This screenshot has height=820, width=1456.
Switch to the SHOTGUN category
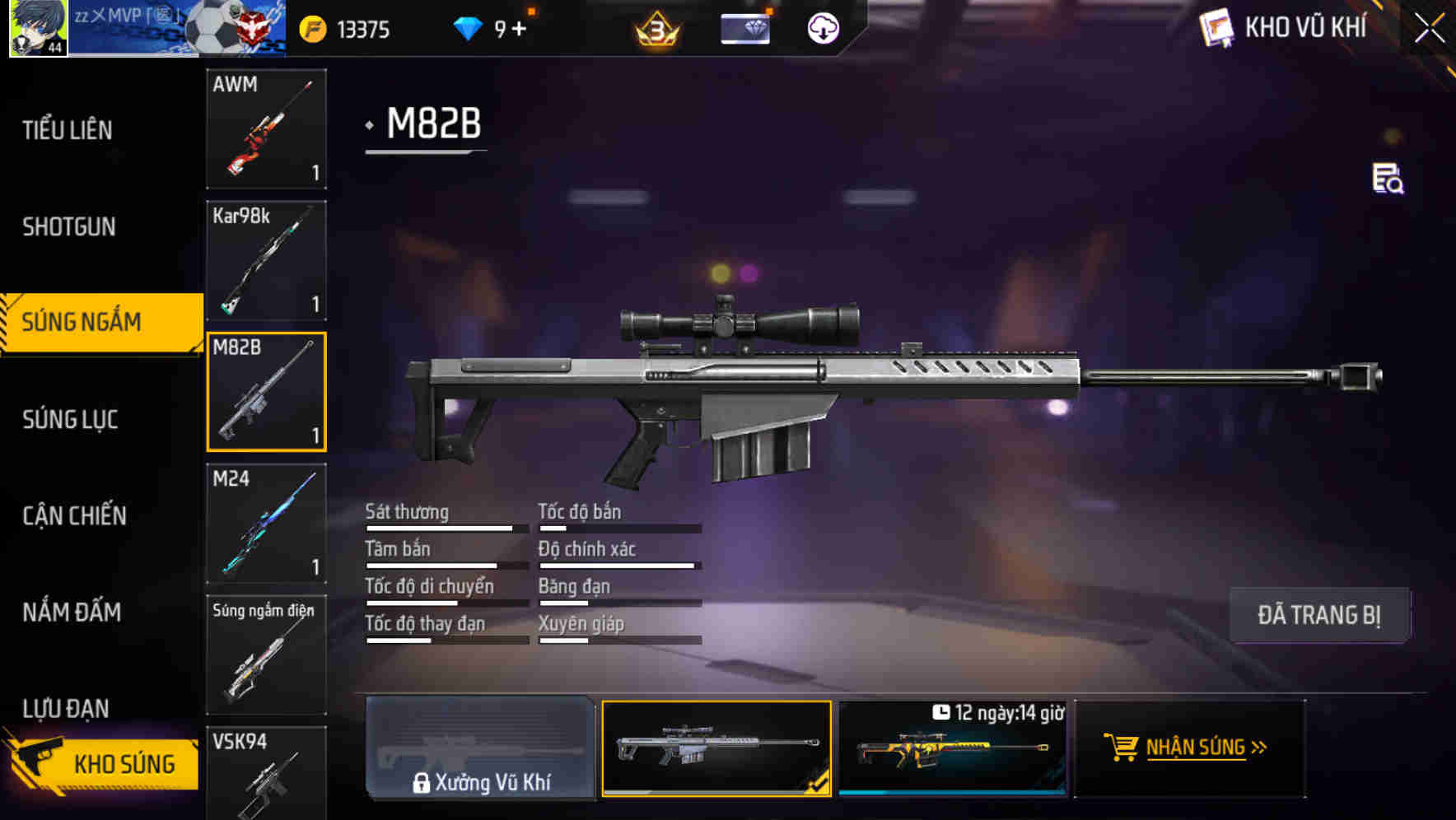click(70, 226)
